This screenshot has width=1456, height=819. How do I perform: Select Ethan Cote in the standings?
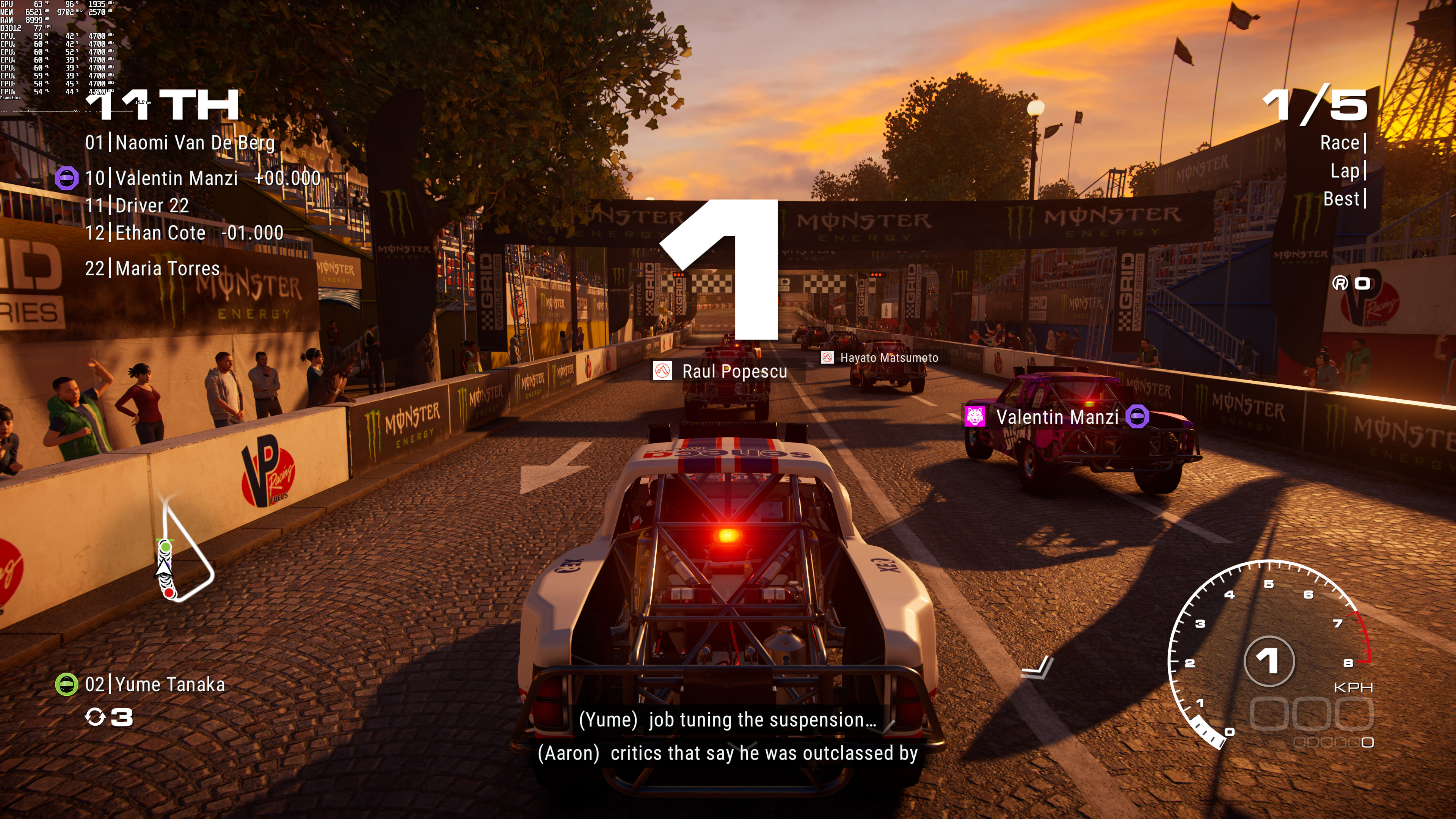[x=184, y=233]
